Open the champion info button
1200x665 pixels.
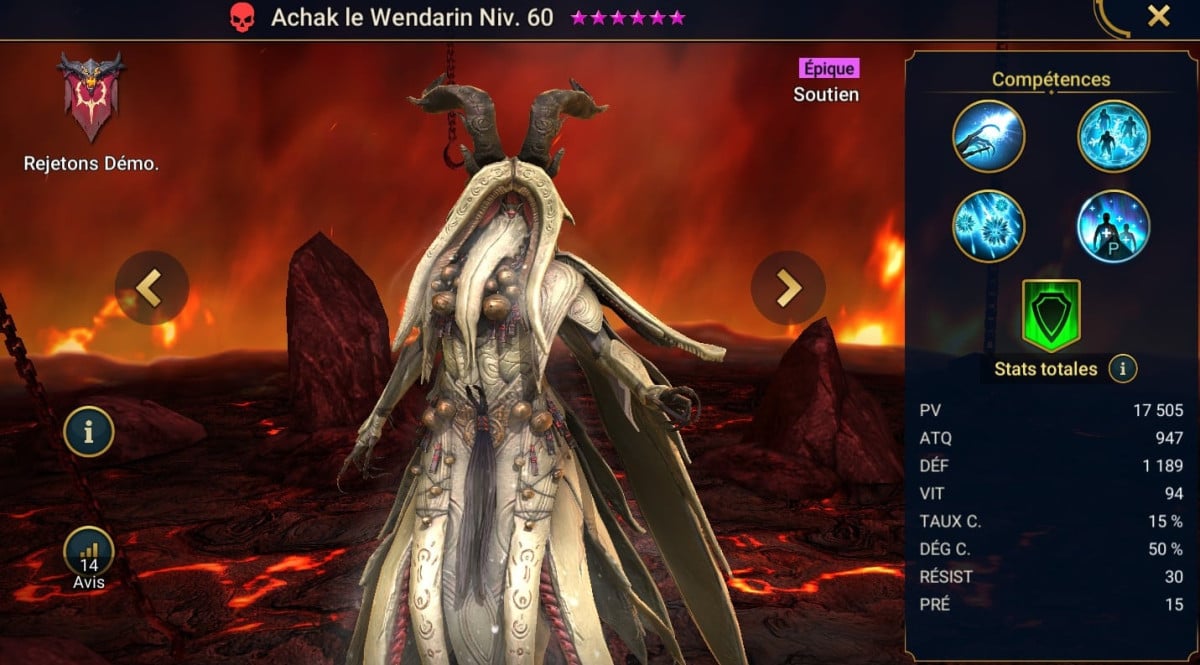[88, 432]
